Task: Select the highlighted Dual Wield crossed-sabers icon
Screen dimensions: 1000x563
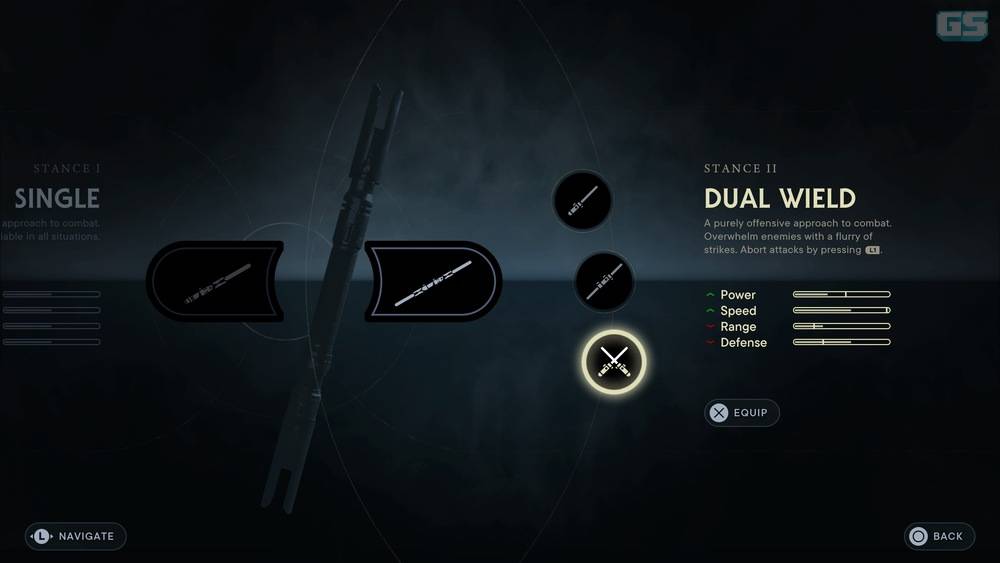Action: 614,361
